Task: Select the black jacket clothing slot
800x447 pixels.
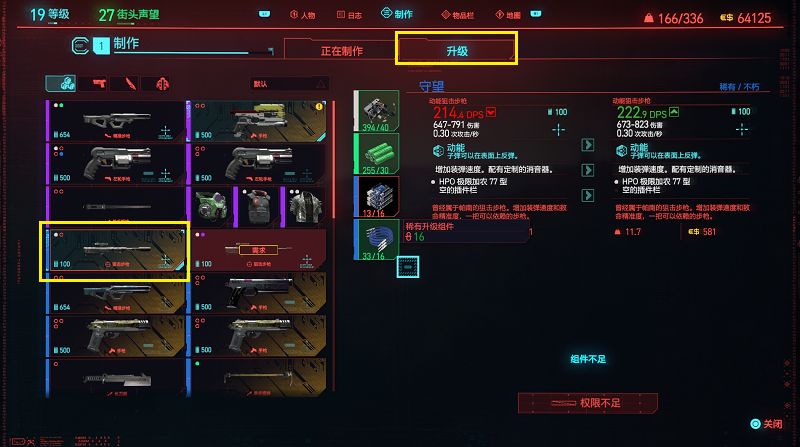Action: [303, 207]
